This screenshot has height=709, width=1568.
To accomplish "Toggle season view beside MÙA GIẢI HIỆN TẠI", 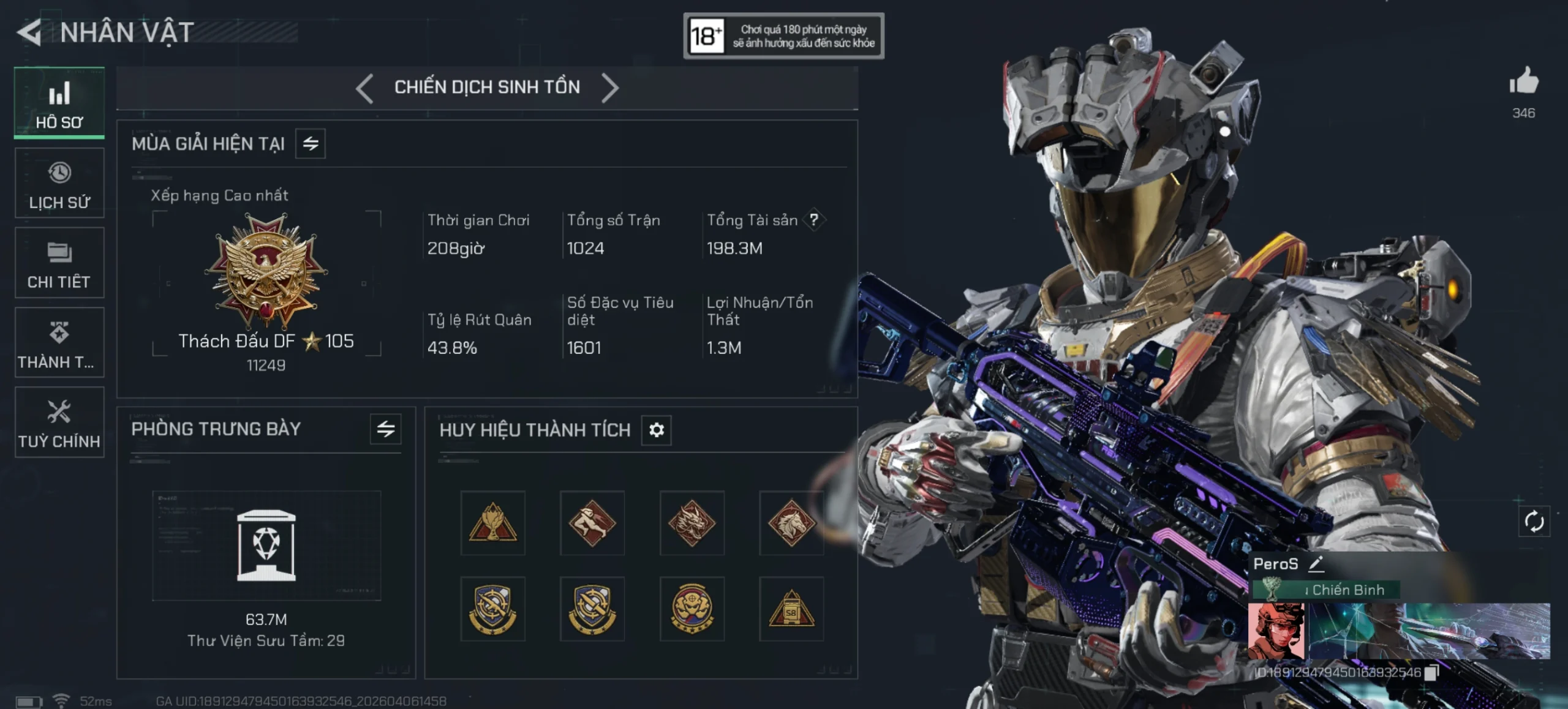I will click(311, 144).
